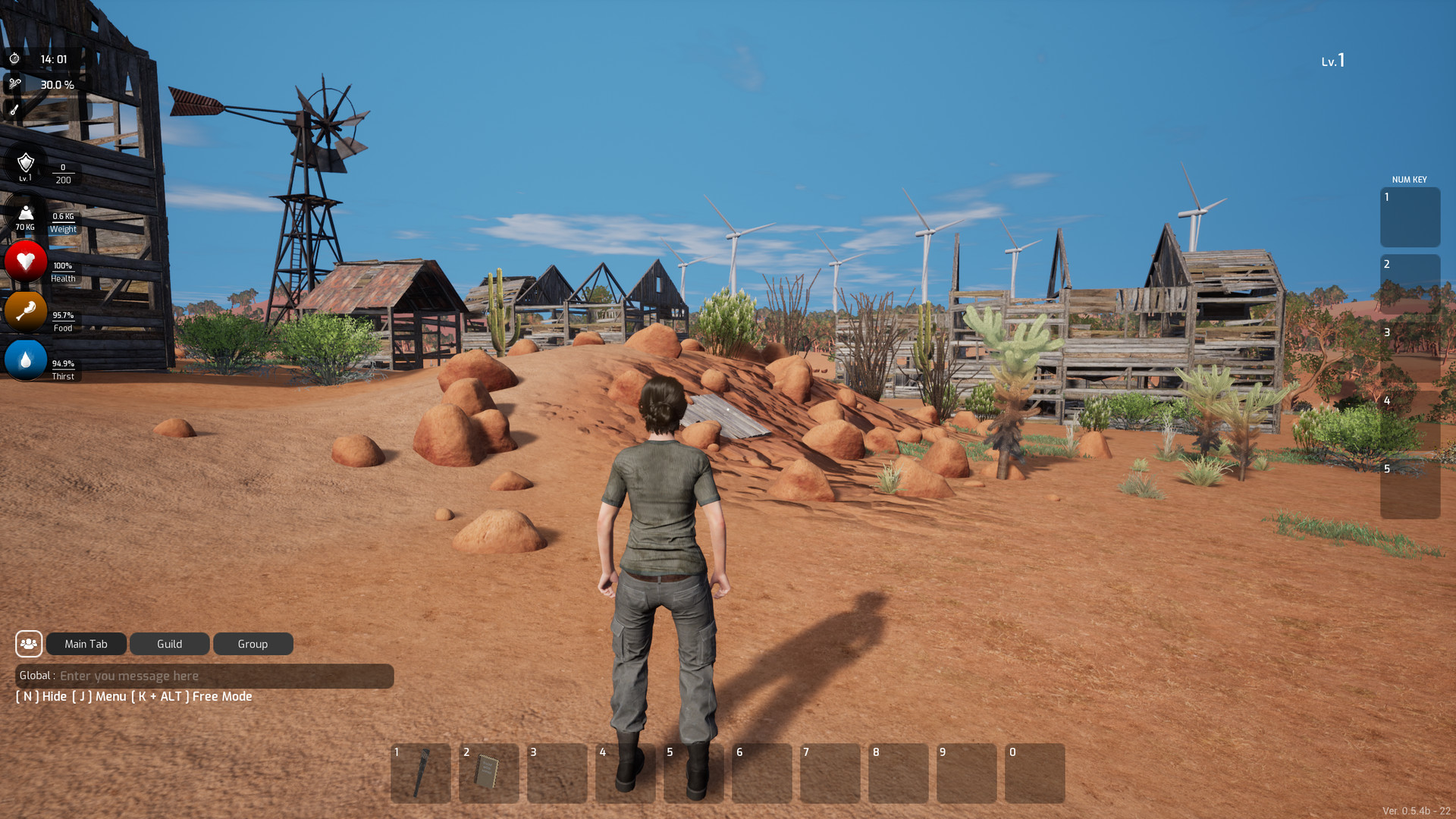Click empty hotbar slot 0
Image resolution: width=1456 pixels, height=819 pixels.
tap(1035, 773)
